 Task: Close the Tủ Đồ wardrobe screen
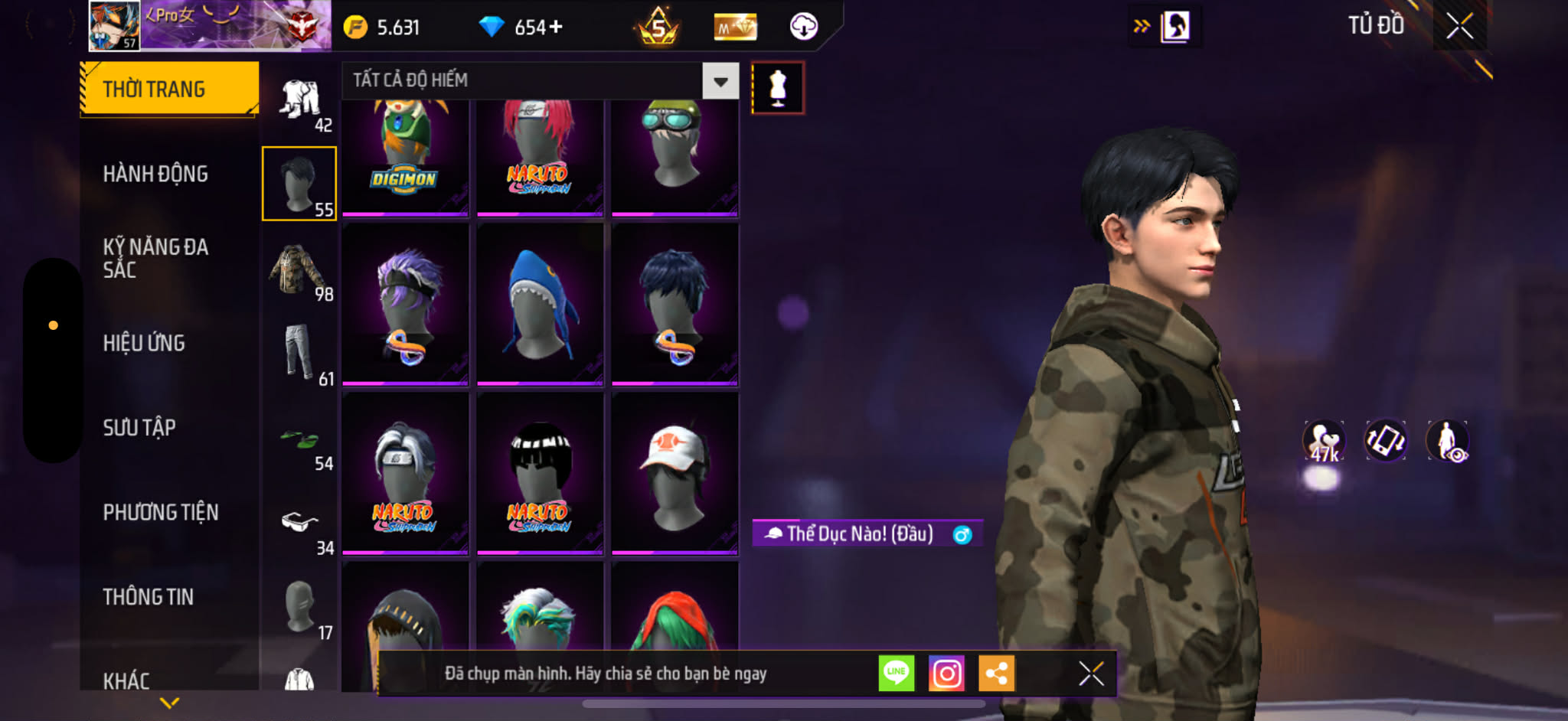point(1459,26)
